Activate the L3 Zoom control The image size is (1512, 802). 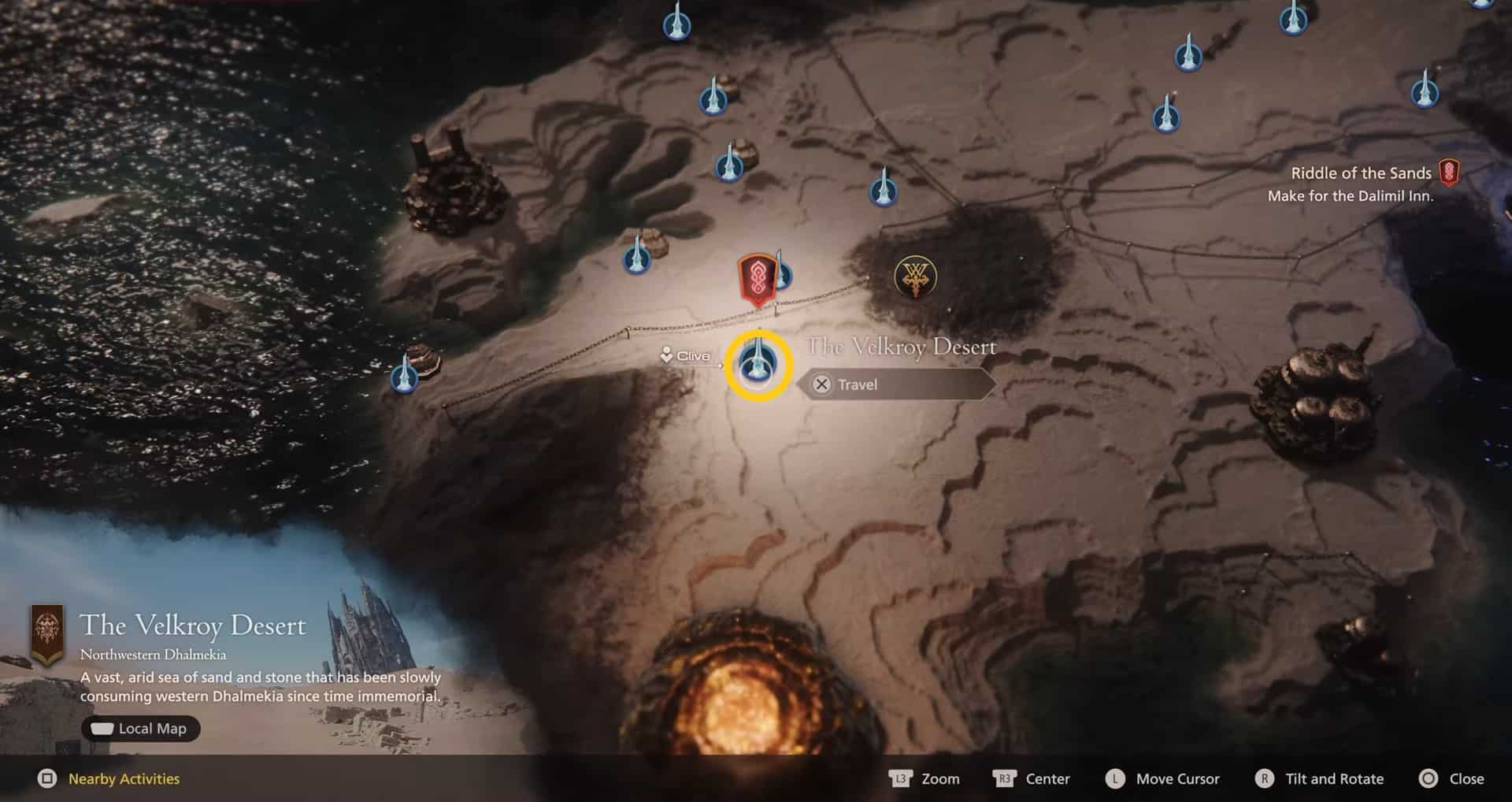(925, 778)
